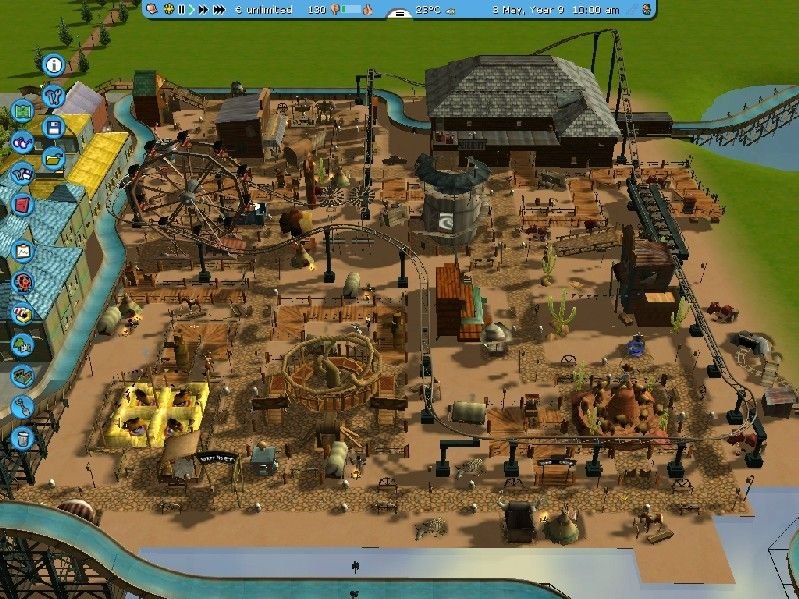This screenshot has height=599, width=799.
Task: Set the game to fastest triple-arrow speed
Action: point(218,9)
